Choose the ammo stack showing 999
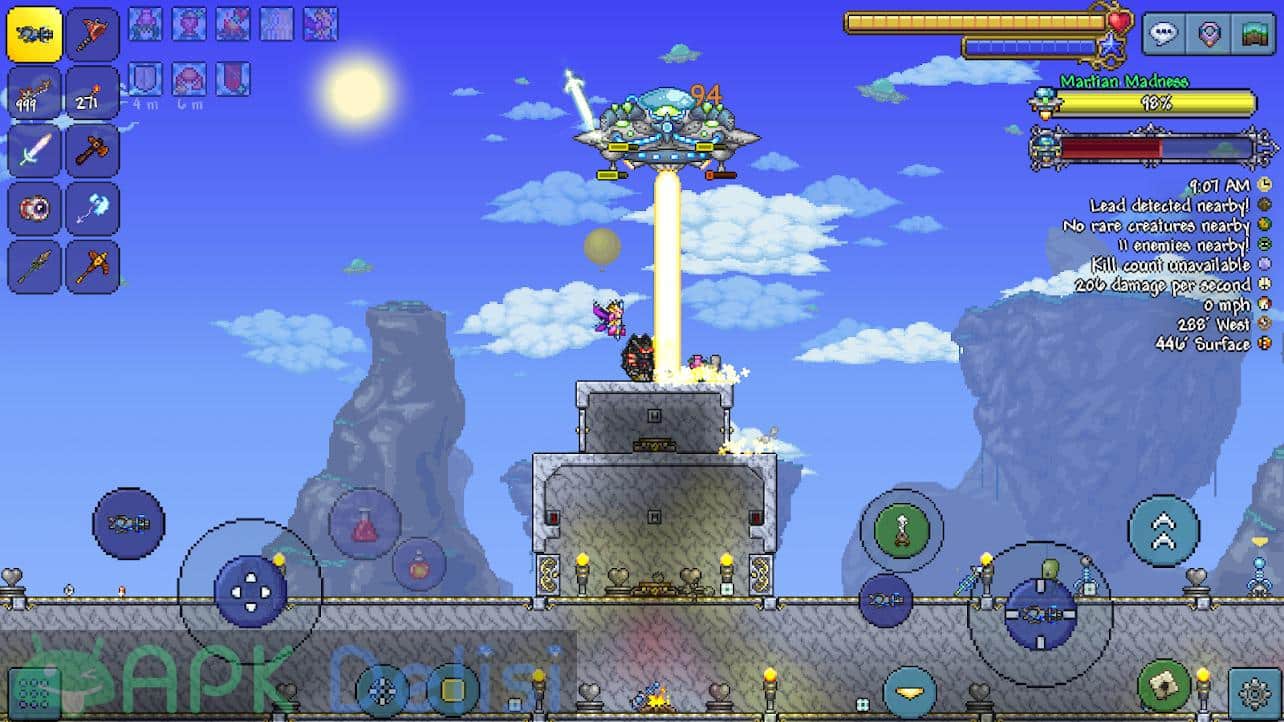This screenshot has height=722, width=1284. 34,93
